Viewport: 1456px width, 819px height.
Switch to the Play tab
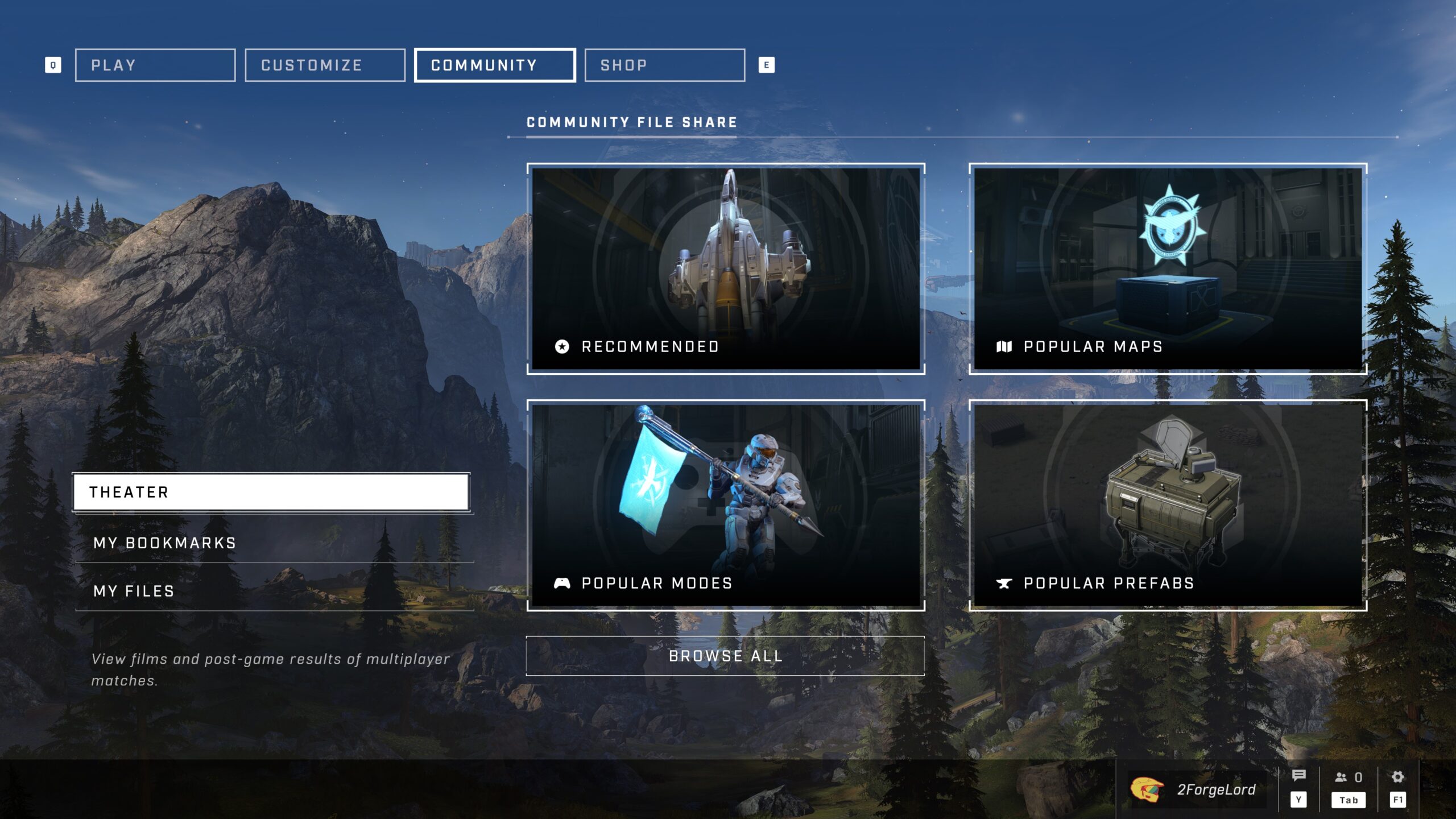click(155, 65)
